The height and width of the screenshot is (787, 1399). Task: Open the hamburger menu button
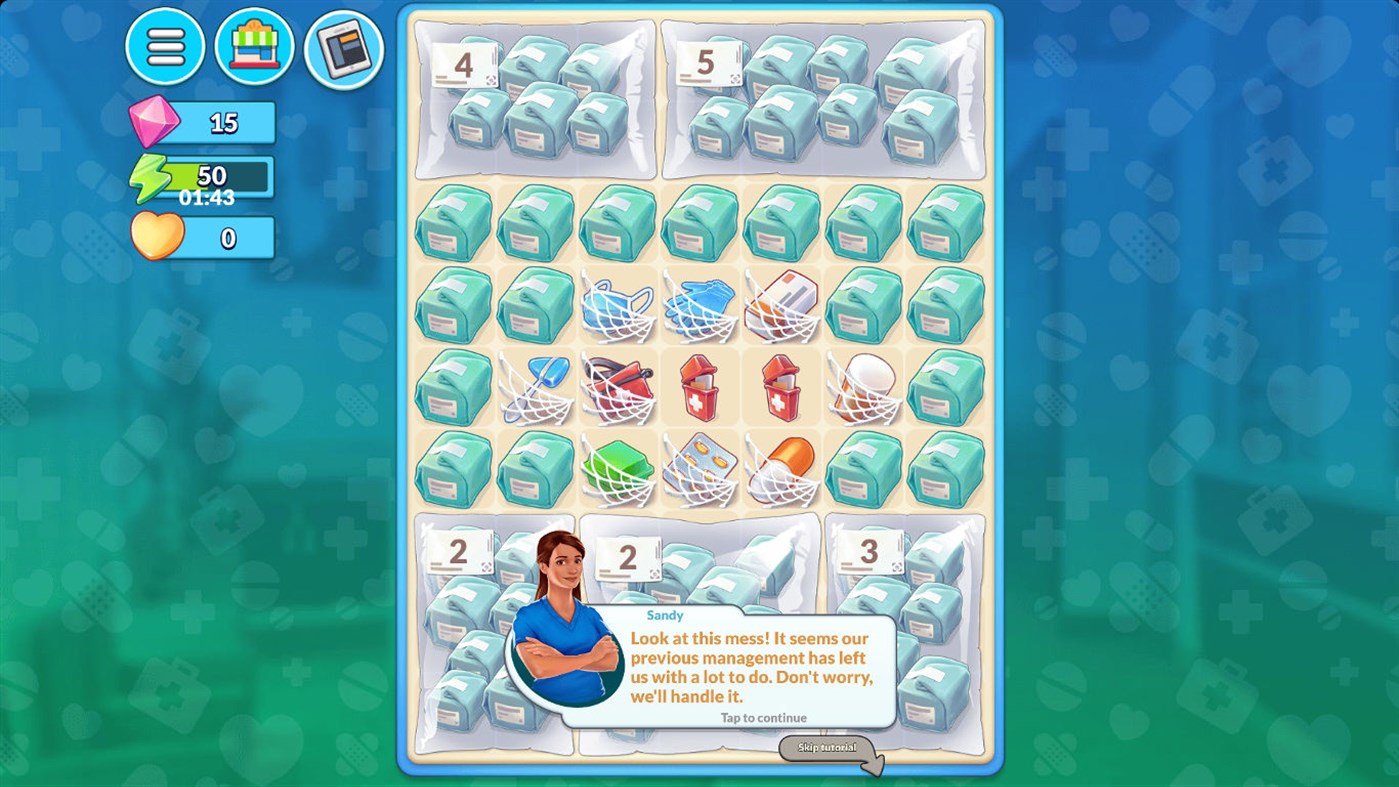coord(166,46)
